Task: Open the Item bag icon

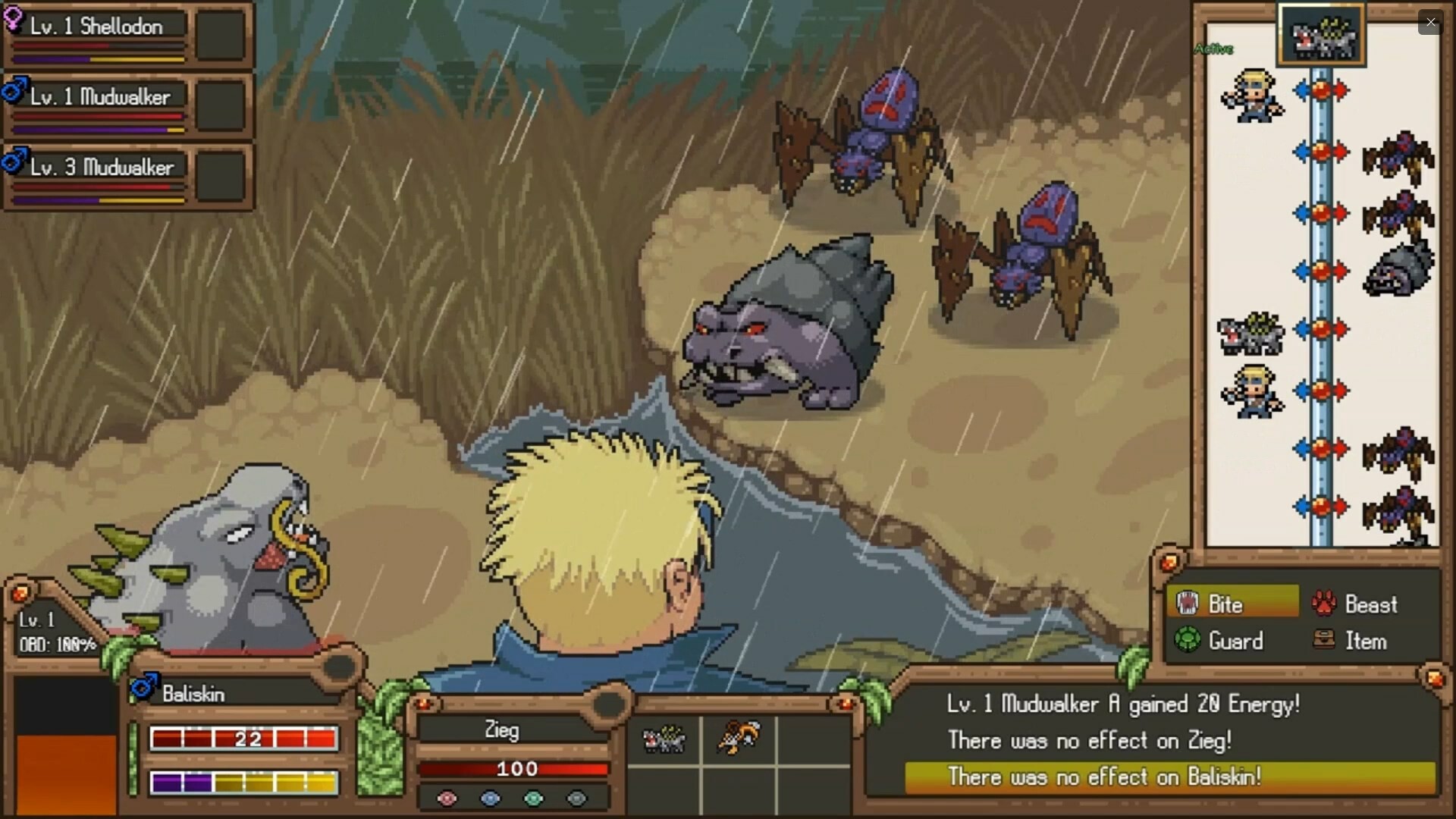Action: (x=1324, y=641)
